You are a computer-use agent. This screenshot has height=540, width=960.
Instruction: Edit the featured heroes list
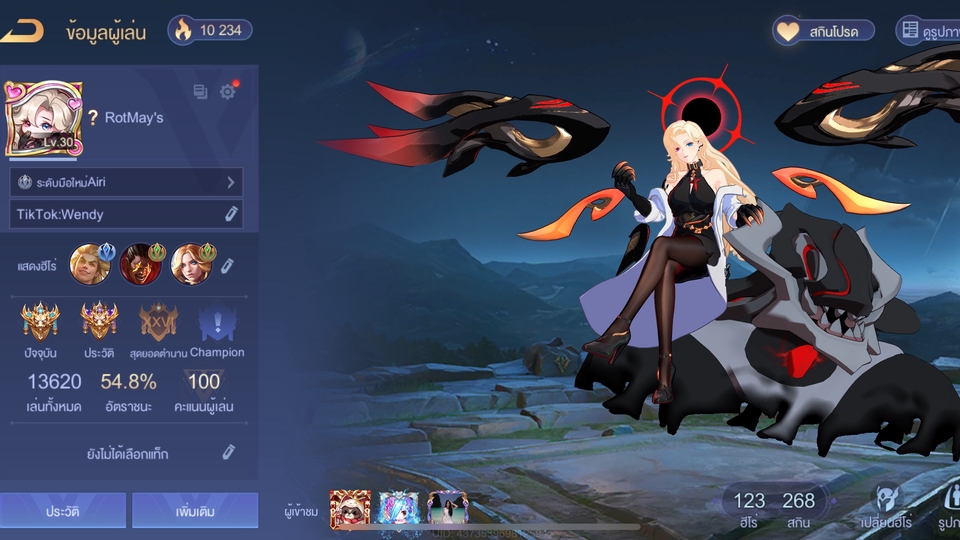227,265
